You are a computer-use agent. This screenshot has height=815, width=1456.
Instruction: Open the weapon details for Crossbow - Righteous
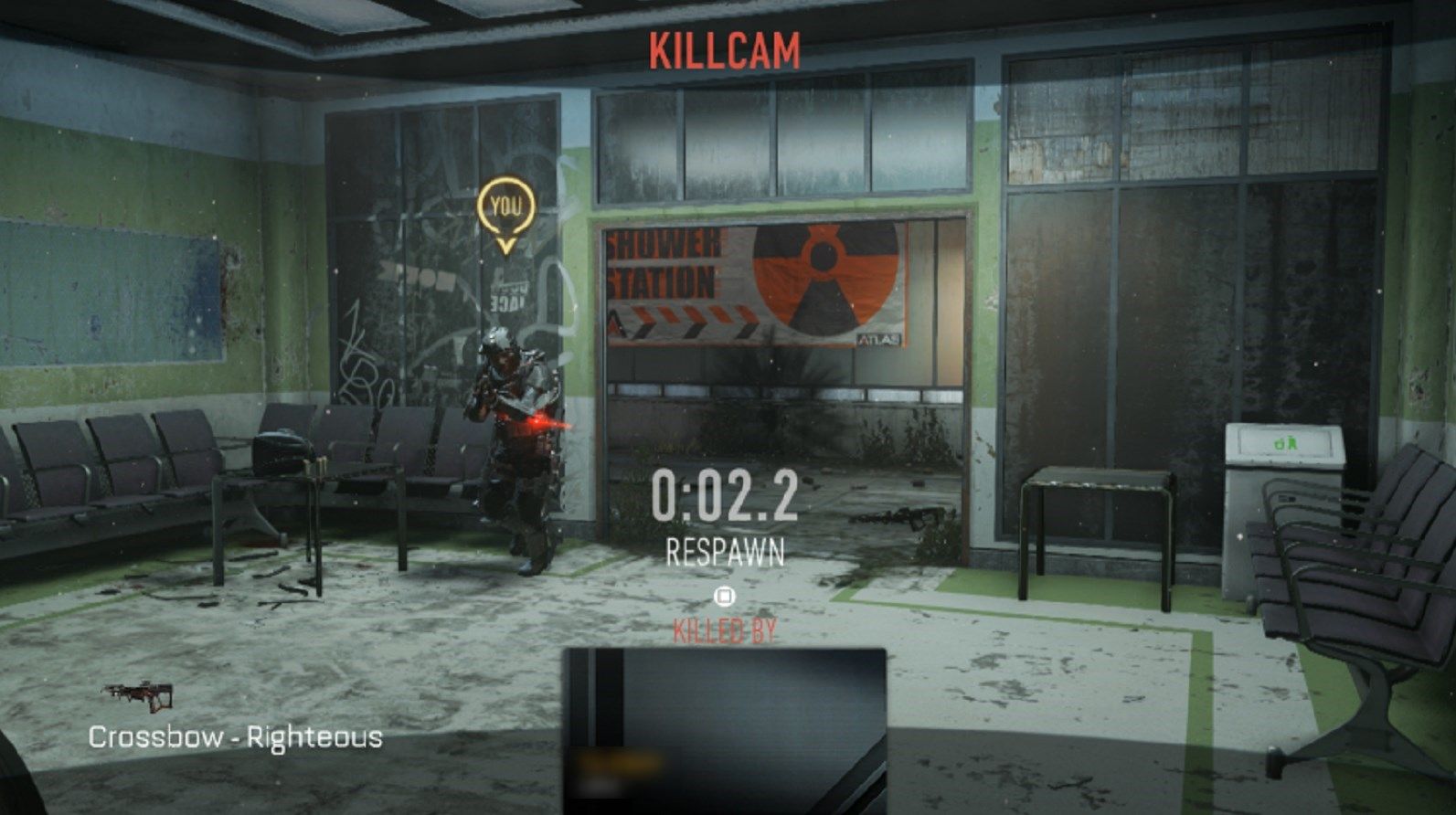[234, 736]
